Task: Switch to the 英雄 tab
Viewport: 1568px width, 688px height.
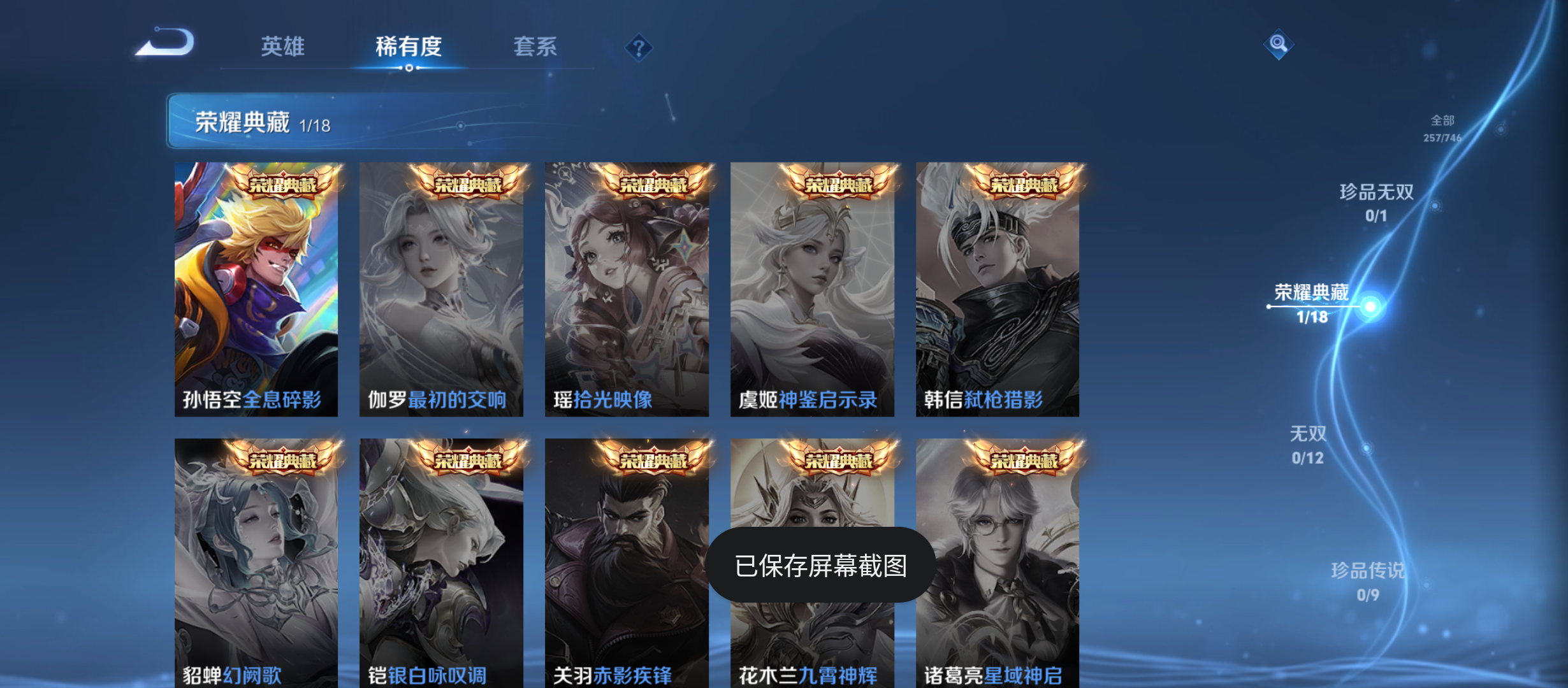Action: point(282,47)
